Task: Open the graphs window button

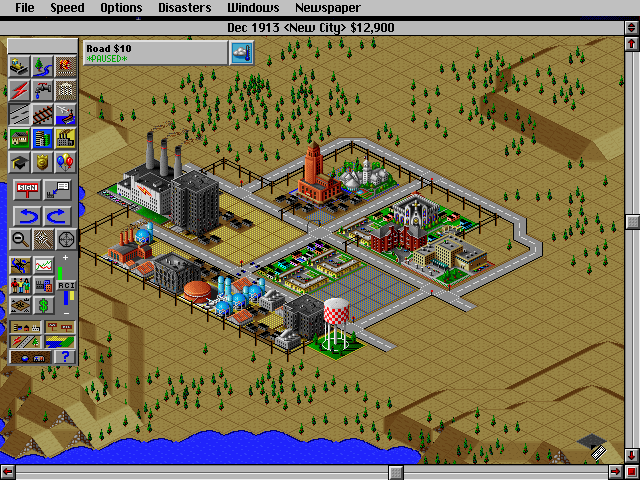Action: pos(42,265)
